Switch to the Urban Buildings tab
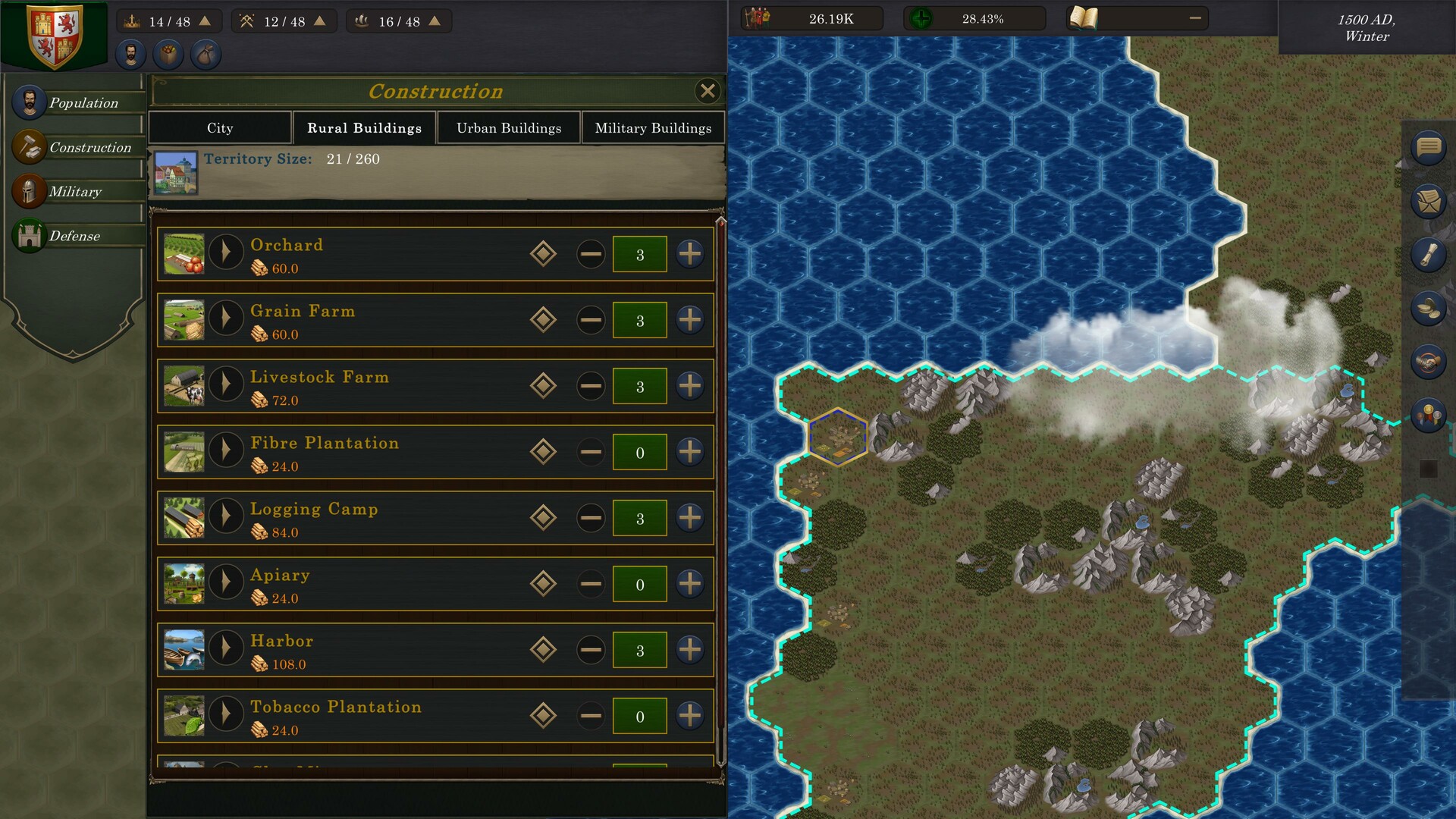The image size is (1456, 819). pyautogui.click(x=508, y=127)
